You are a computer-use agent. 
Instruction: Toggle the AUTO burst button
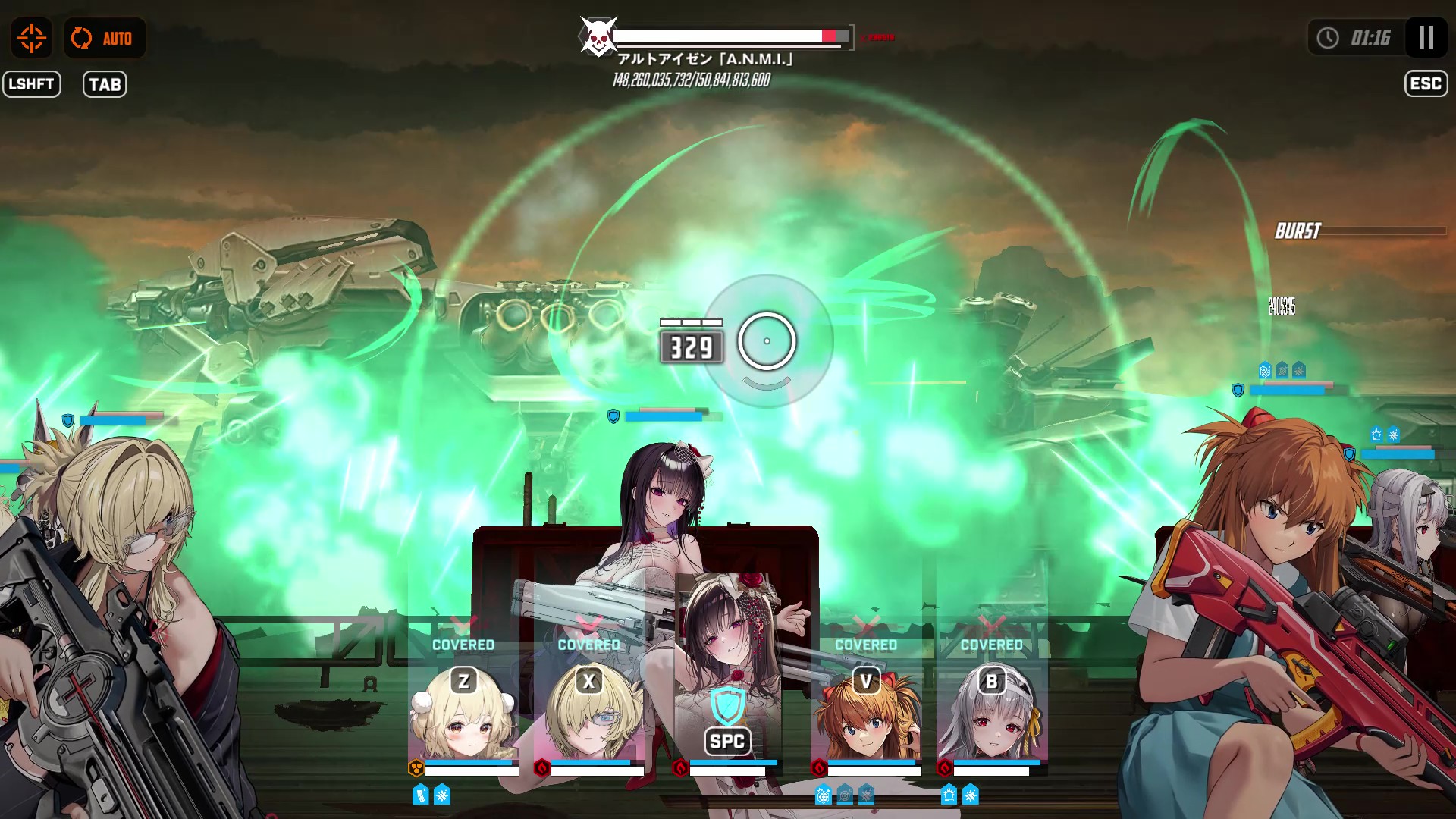coord(104,38)
